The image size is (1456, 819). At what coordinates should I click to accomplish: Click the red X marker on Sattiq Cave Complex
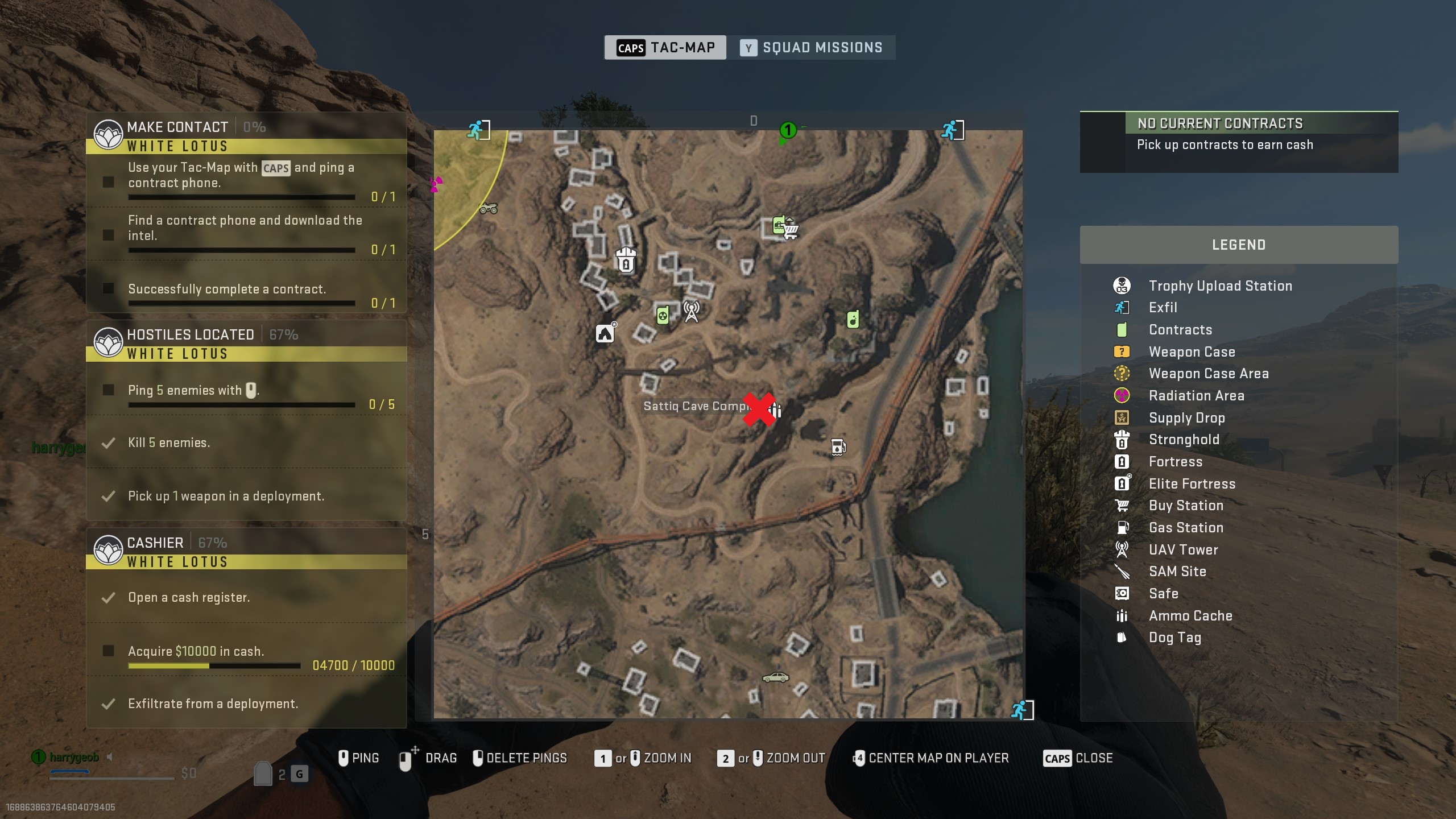(x=759, y=409)
